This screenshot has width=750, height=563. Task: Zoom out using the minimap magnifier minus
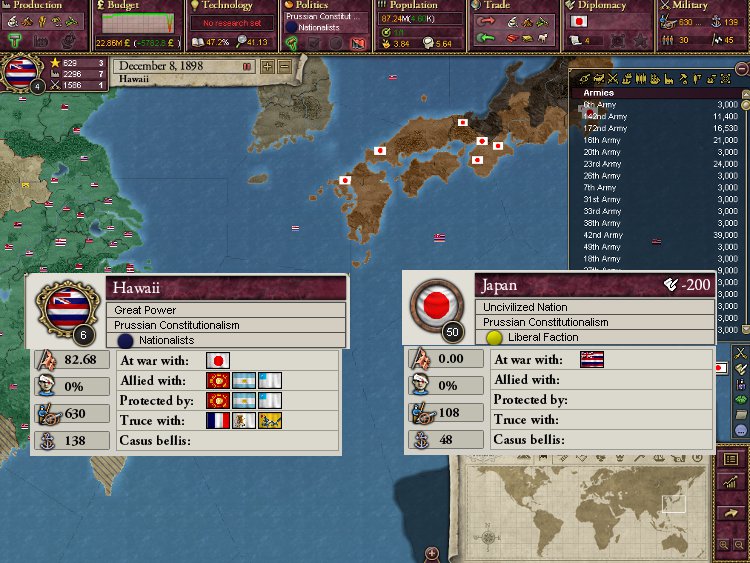coord(741,545)
